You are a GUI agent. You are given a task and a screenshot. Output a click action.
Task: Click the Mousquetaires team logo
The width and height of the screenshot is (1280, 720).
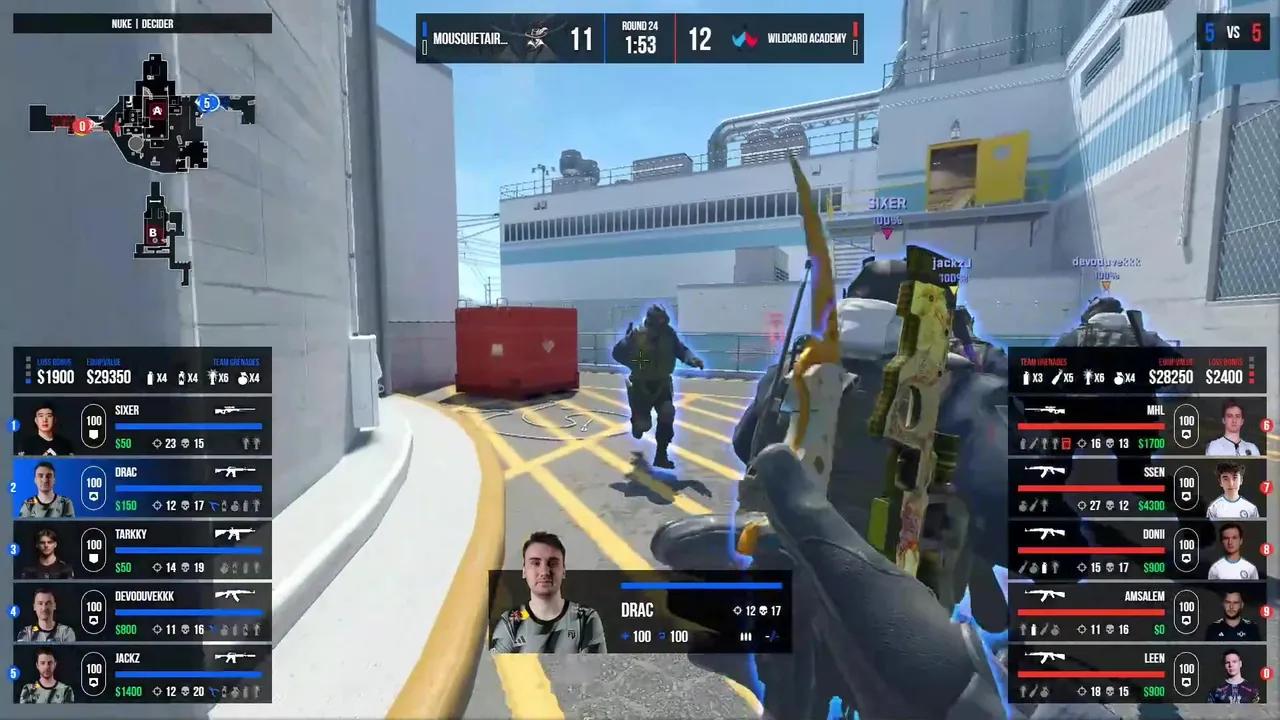539,39
